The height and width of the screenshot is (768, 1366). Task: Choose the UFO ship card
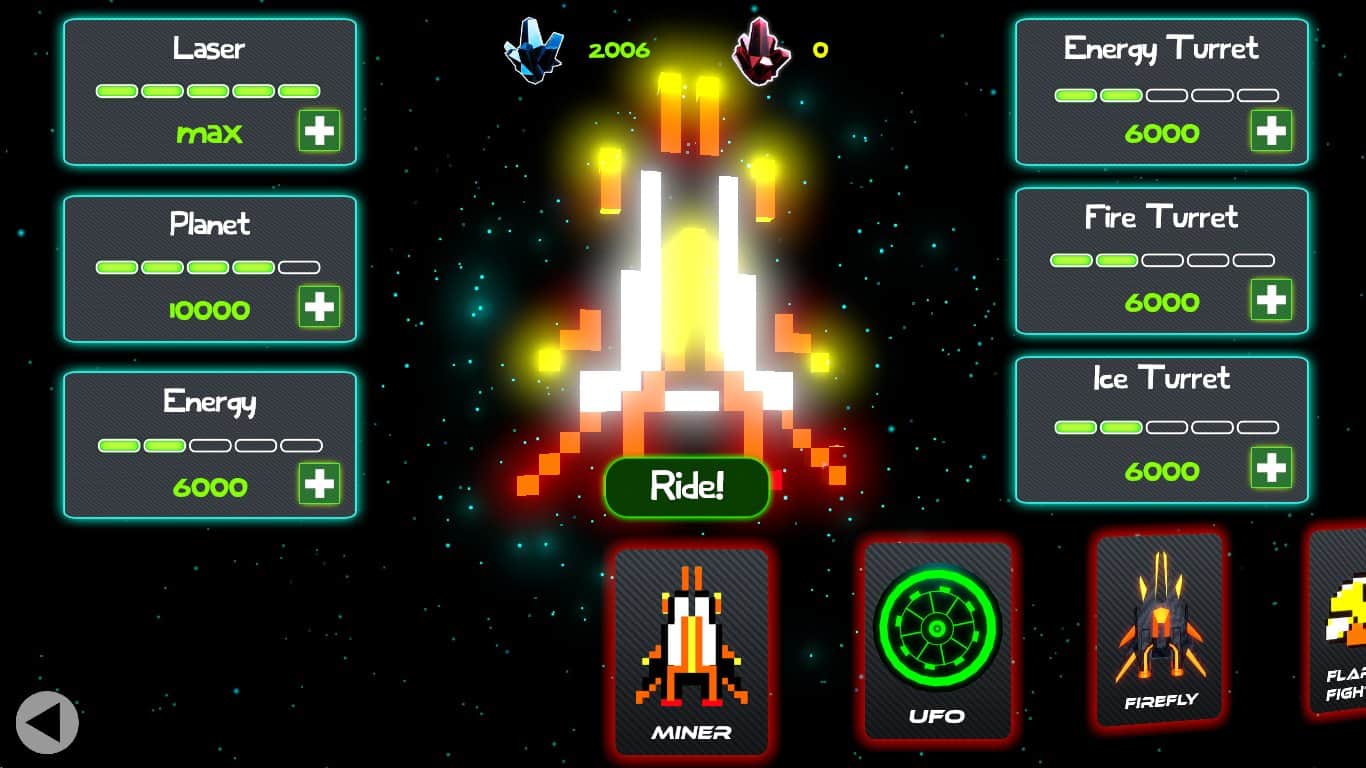937,640
